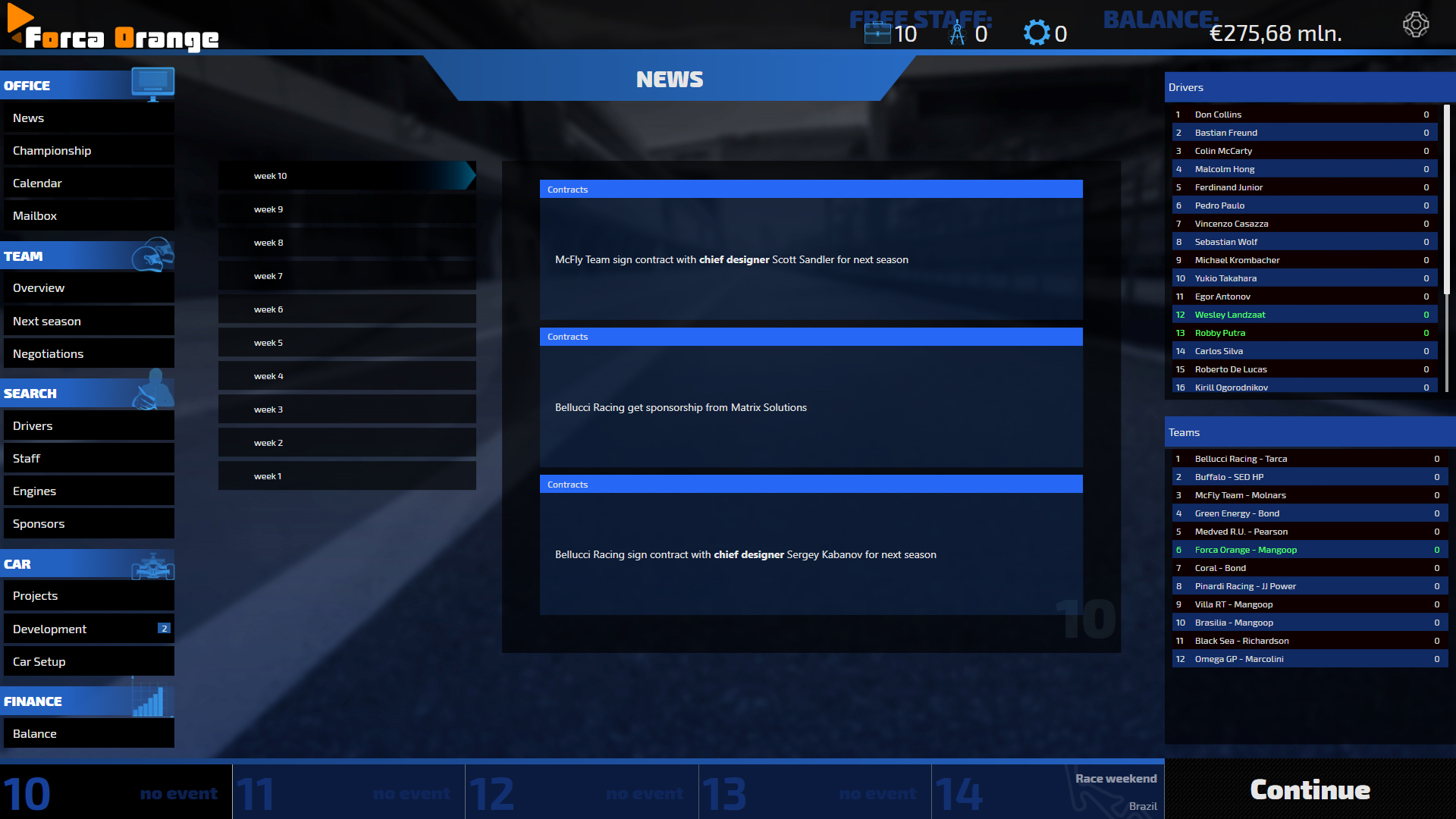
Task: Open settings via gear icon
Action: (x=1415, y=25)
